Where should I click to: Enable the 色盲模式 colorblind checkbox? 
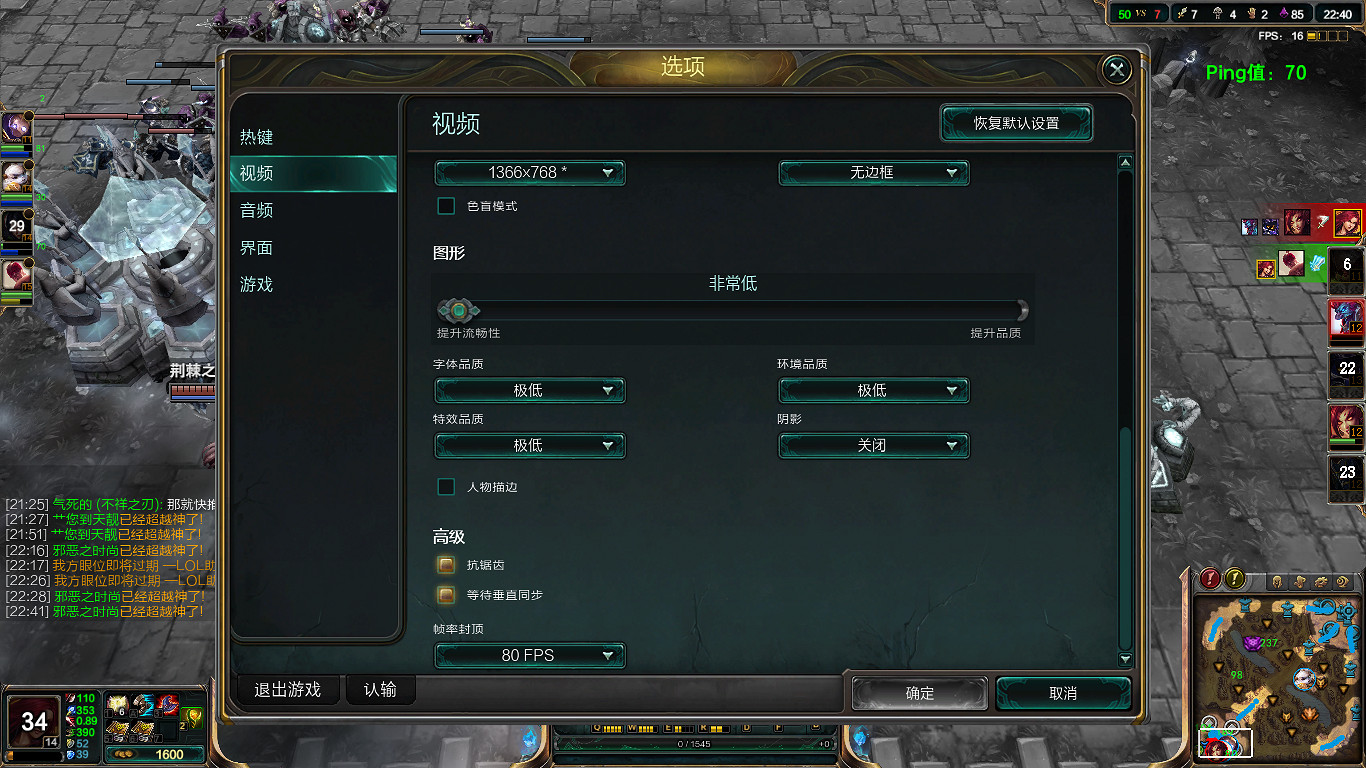(x=446, y=206)
